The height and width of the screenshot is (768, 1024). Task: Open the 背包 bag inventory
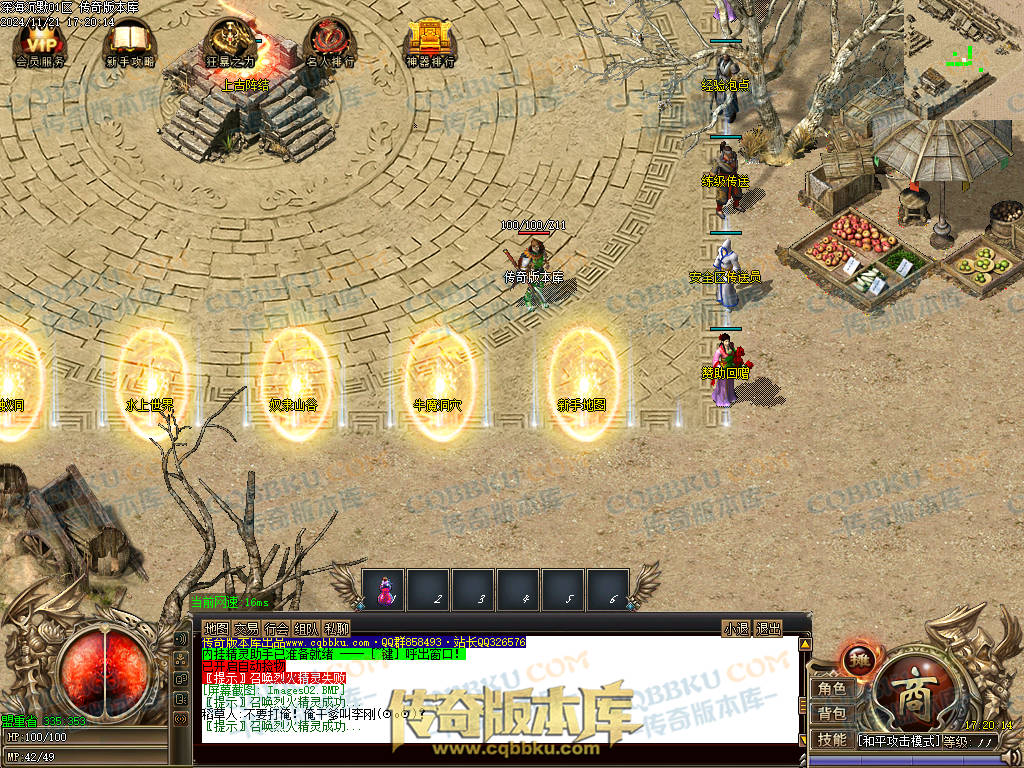point(832,714)
